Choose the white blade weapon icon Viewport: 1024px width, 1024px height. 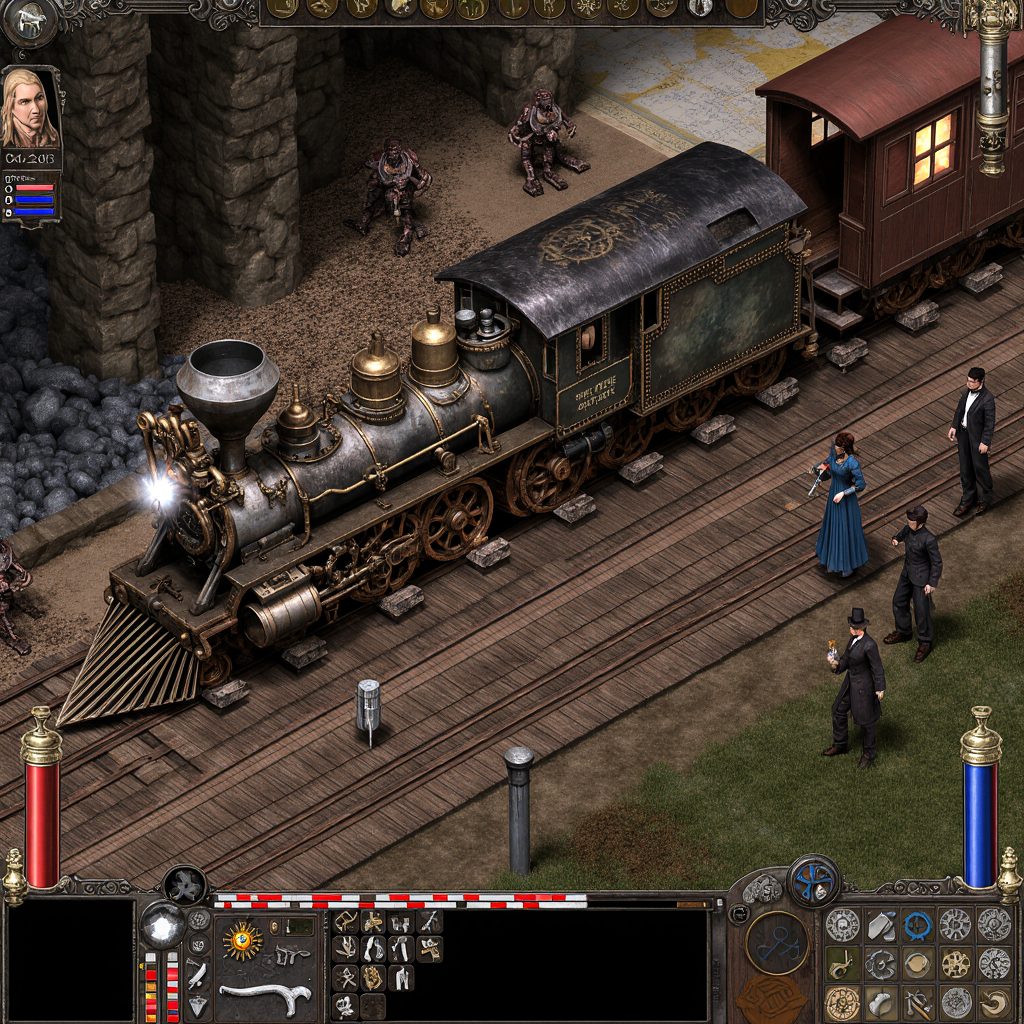pos(198,973)
